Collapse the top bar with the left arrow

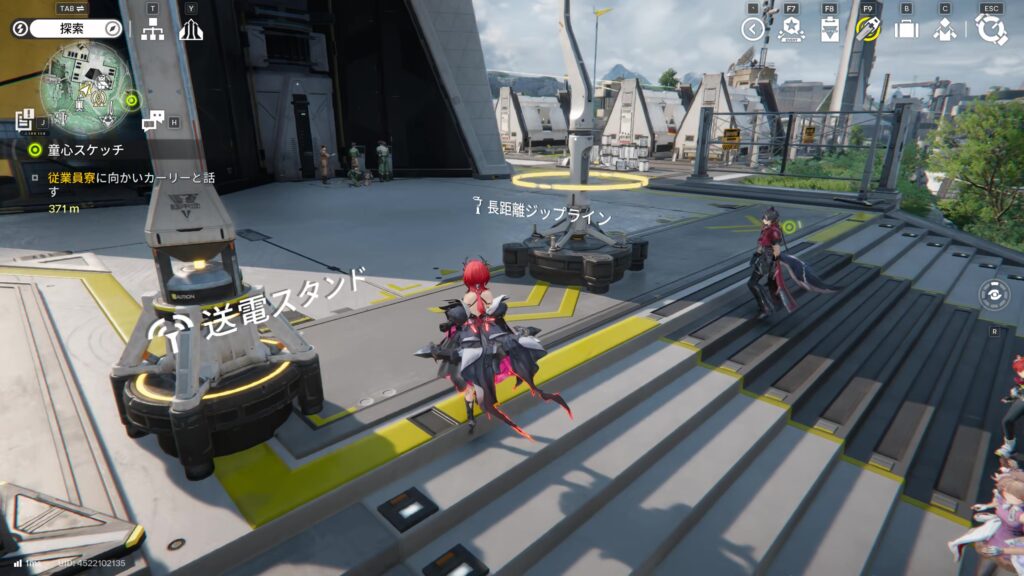coord(753,29)
